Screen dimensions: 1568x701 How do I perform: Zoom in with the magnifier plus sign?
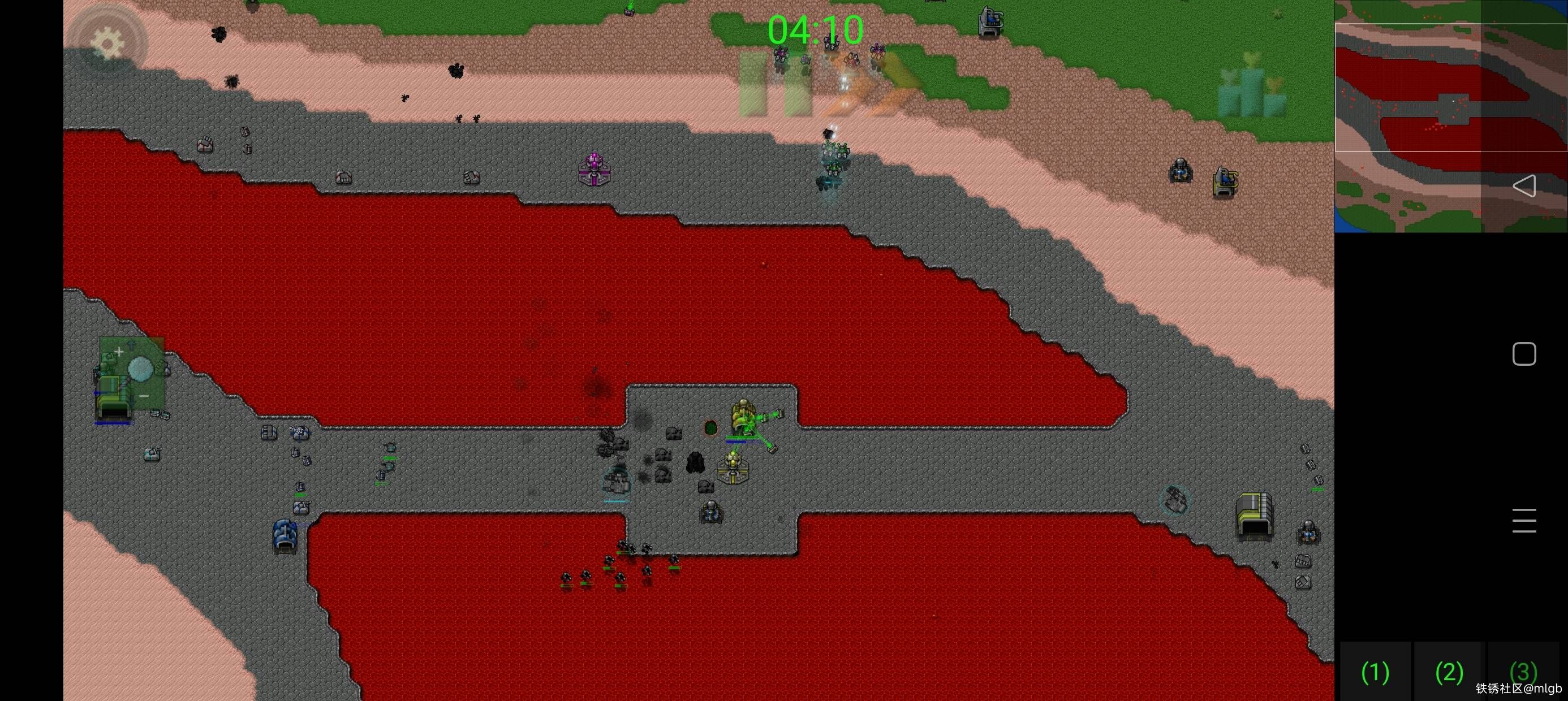[x=119, y=352]
